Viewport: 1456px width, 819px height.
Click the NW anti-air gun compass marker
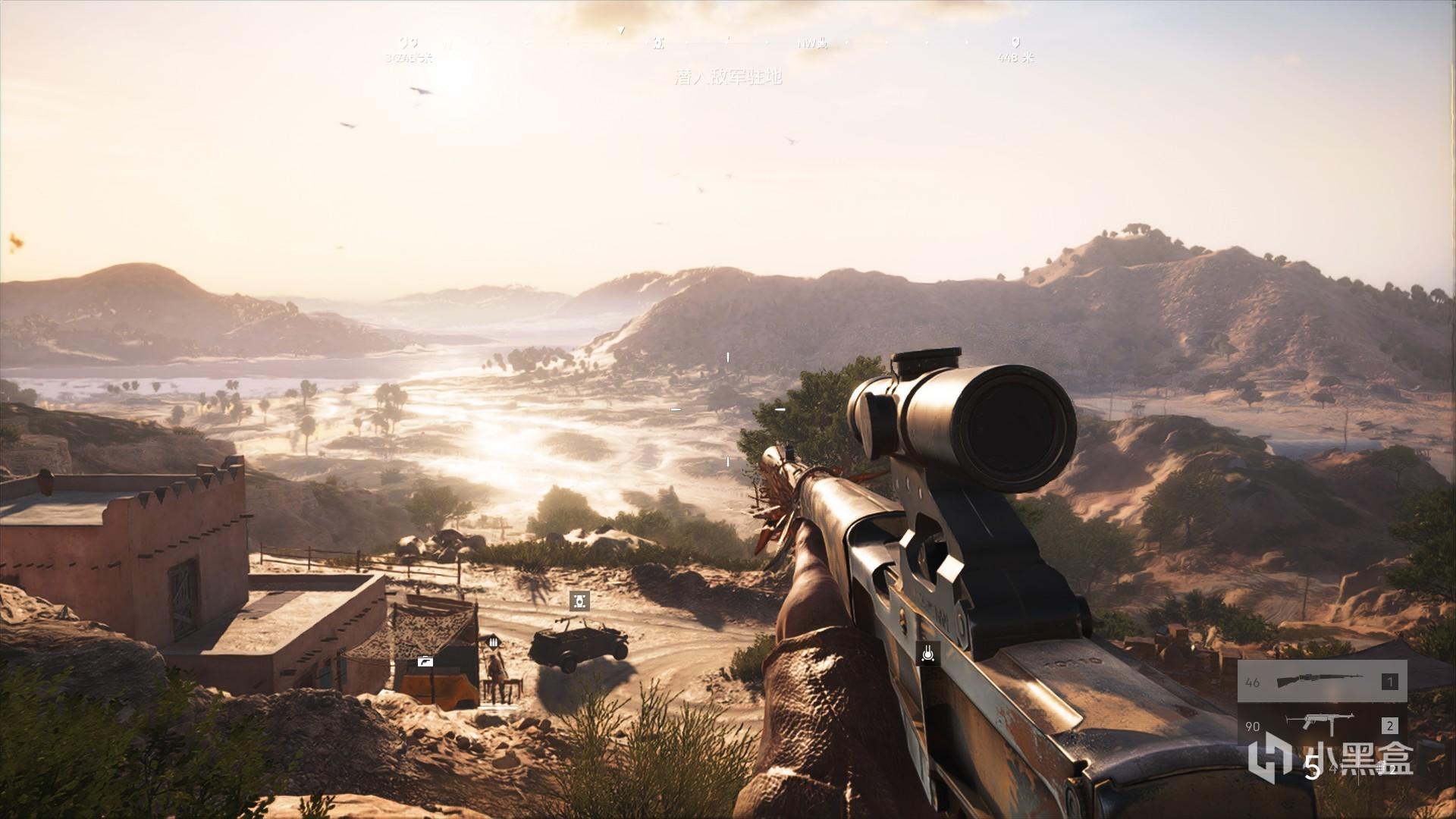click(822, 44)
